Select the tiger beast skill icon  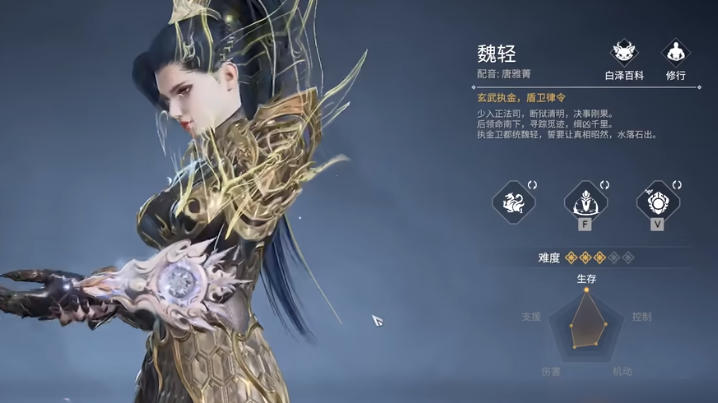point(513,200)
